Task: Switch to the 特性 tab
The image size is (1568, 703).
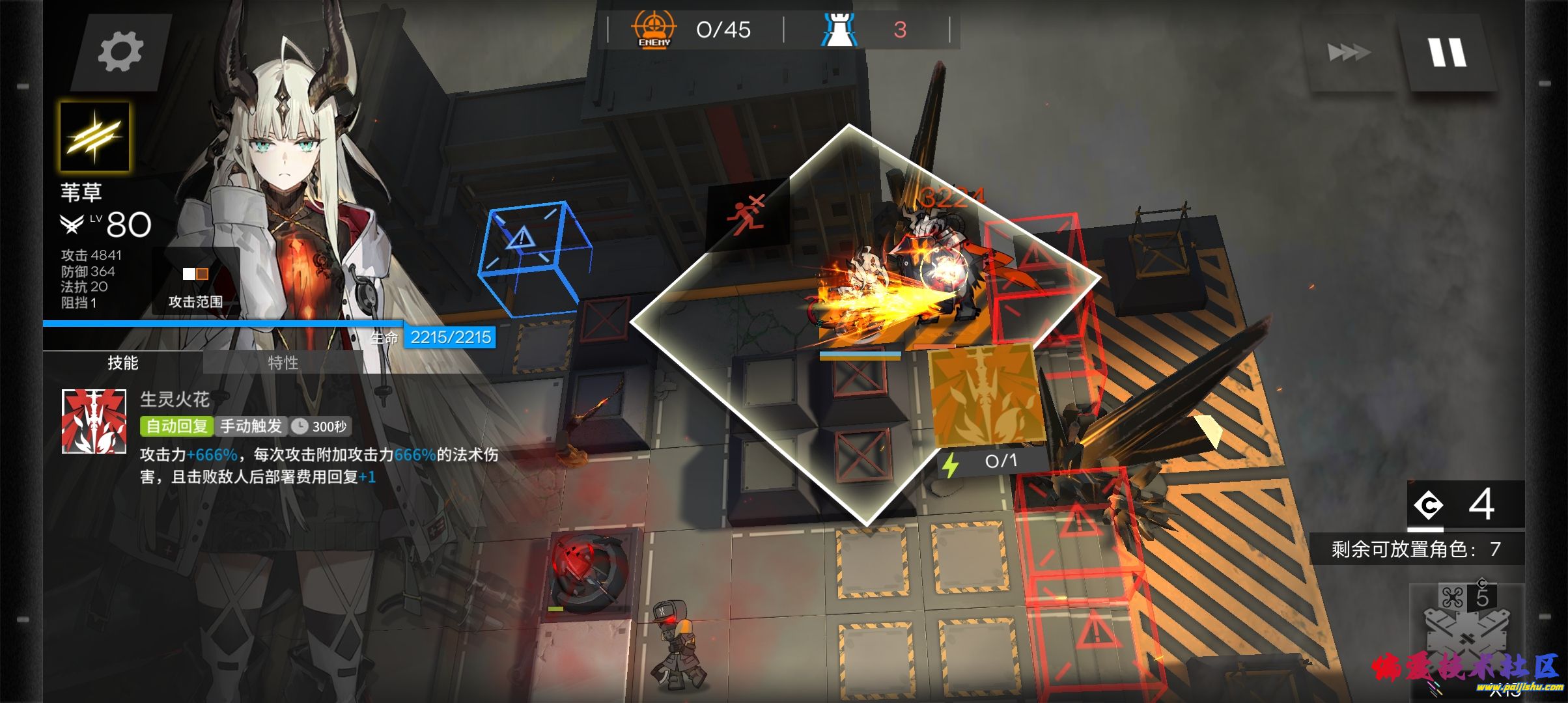Action: pos(283,363)
